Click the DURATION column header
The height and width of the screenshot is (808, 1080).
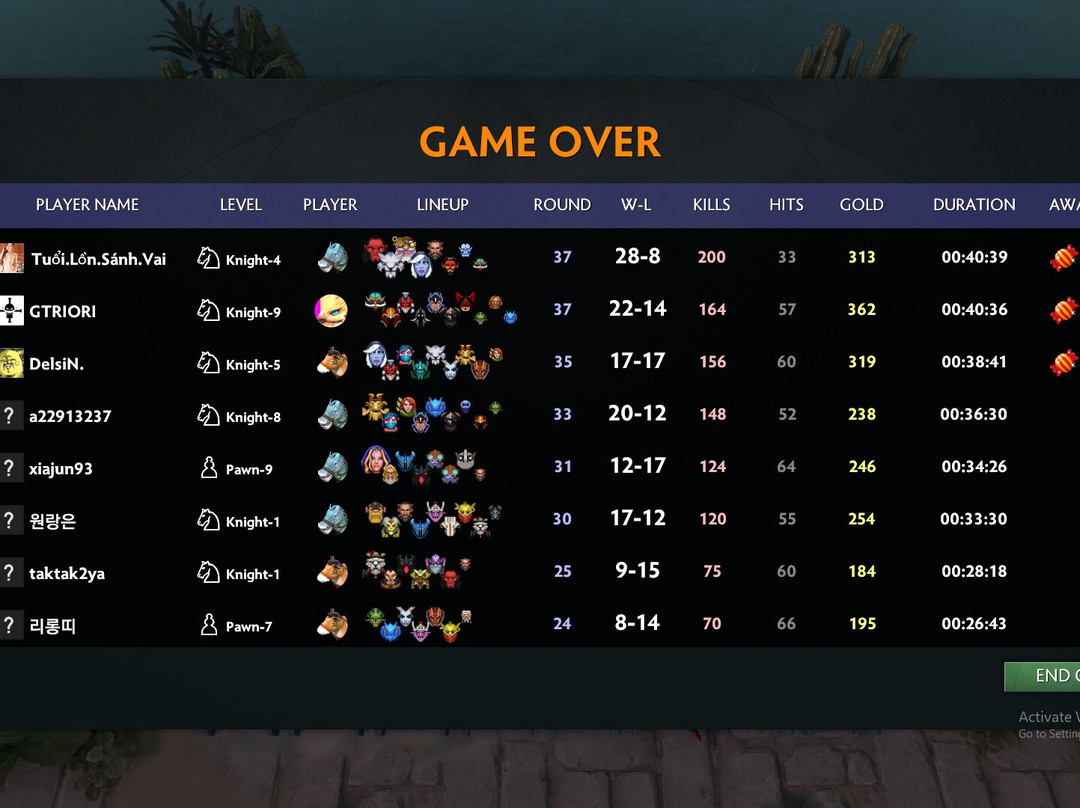[x=974, y=204]
